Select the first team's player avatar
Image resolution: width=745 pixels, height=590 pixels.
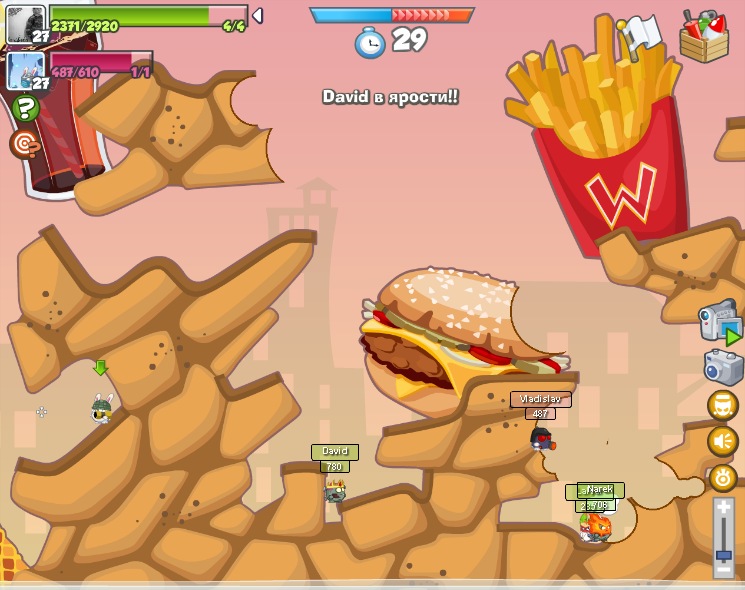tap(26, 23)
